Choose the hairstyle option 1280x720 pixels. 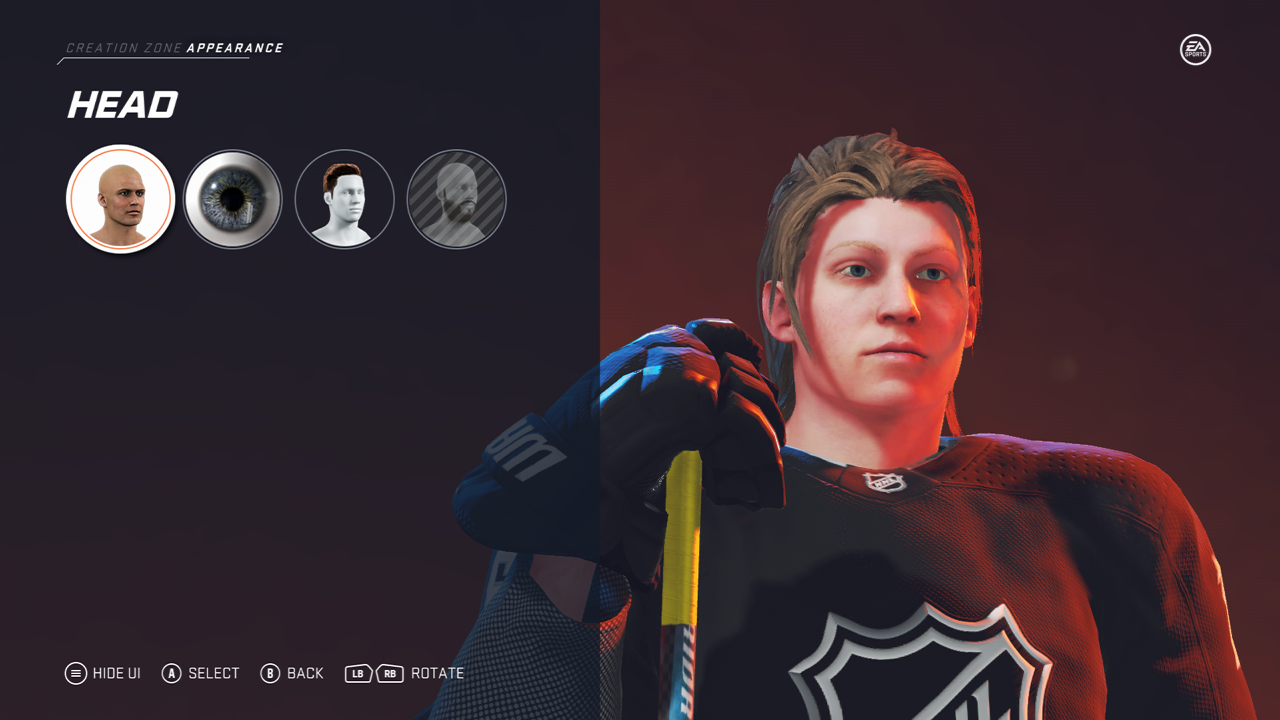[345, 199]
